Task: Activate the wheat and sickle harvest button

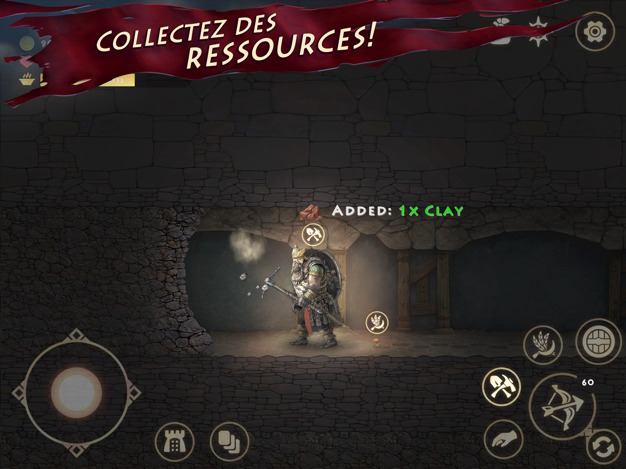Action: click(543, 346)
